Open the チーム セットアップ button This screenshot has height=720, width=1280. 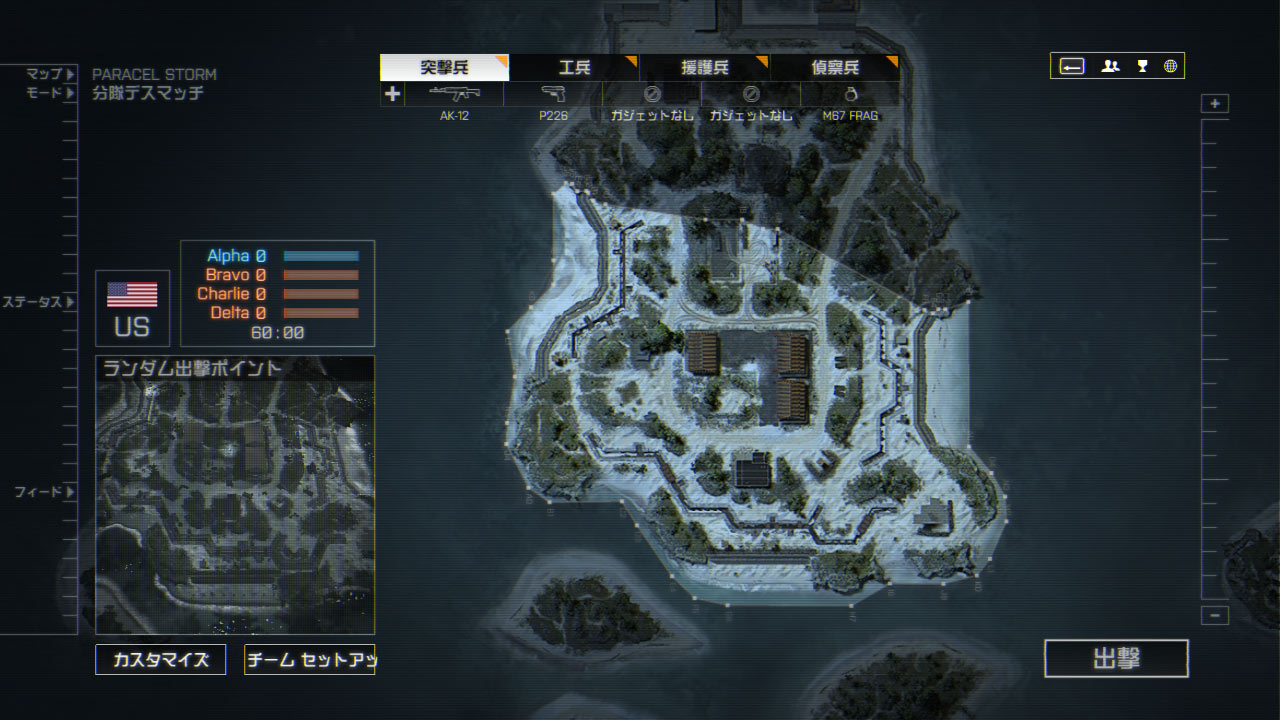pyautogui.click(x=309, y=660)
